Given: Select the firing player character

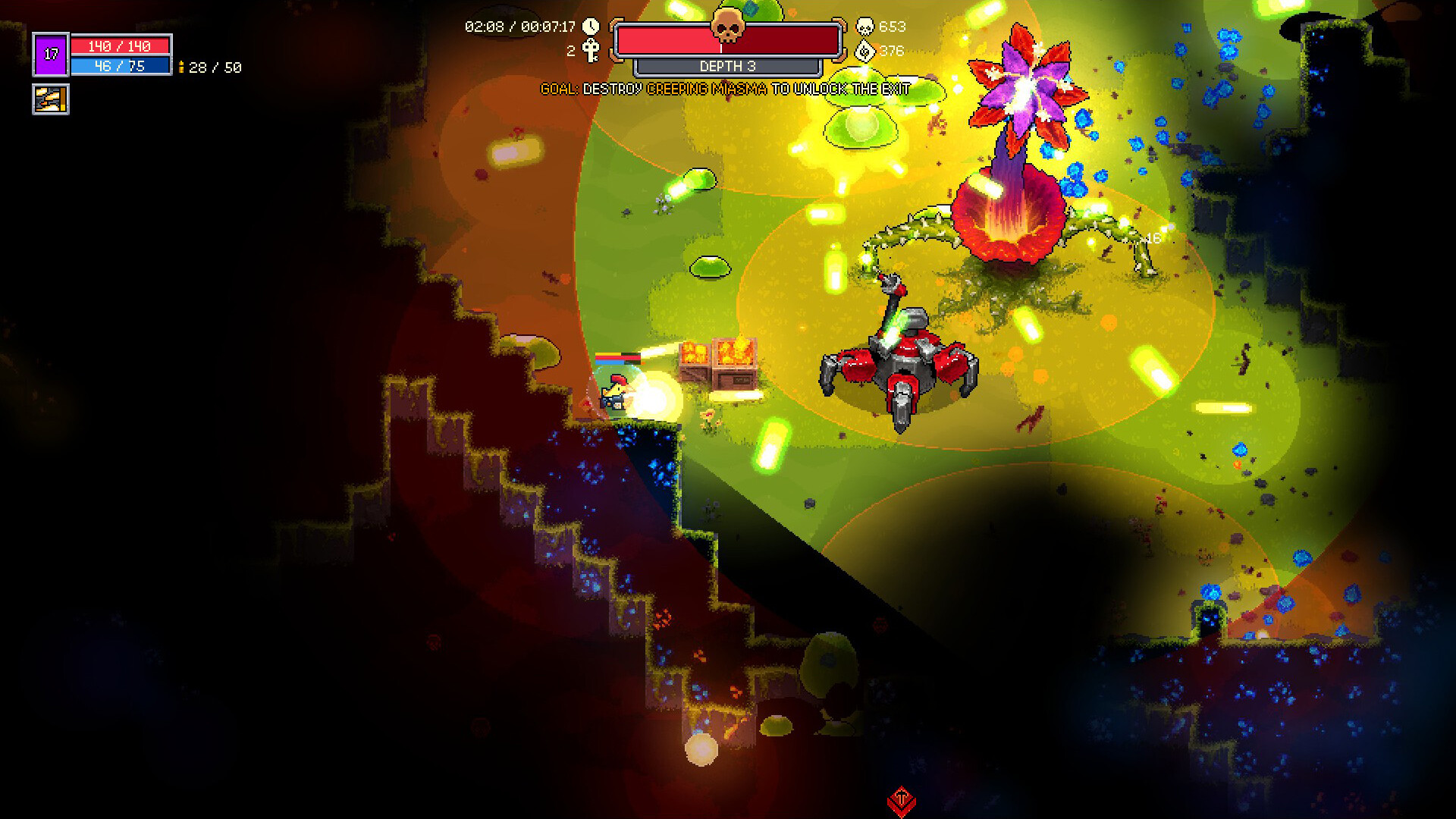Looking at the screenshot, I should pyautogui.click(x=613, y=391).
